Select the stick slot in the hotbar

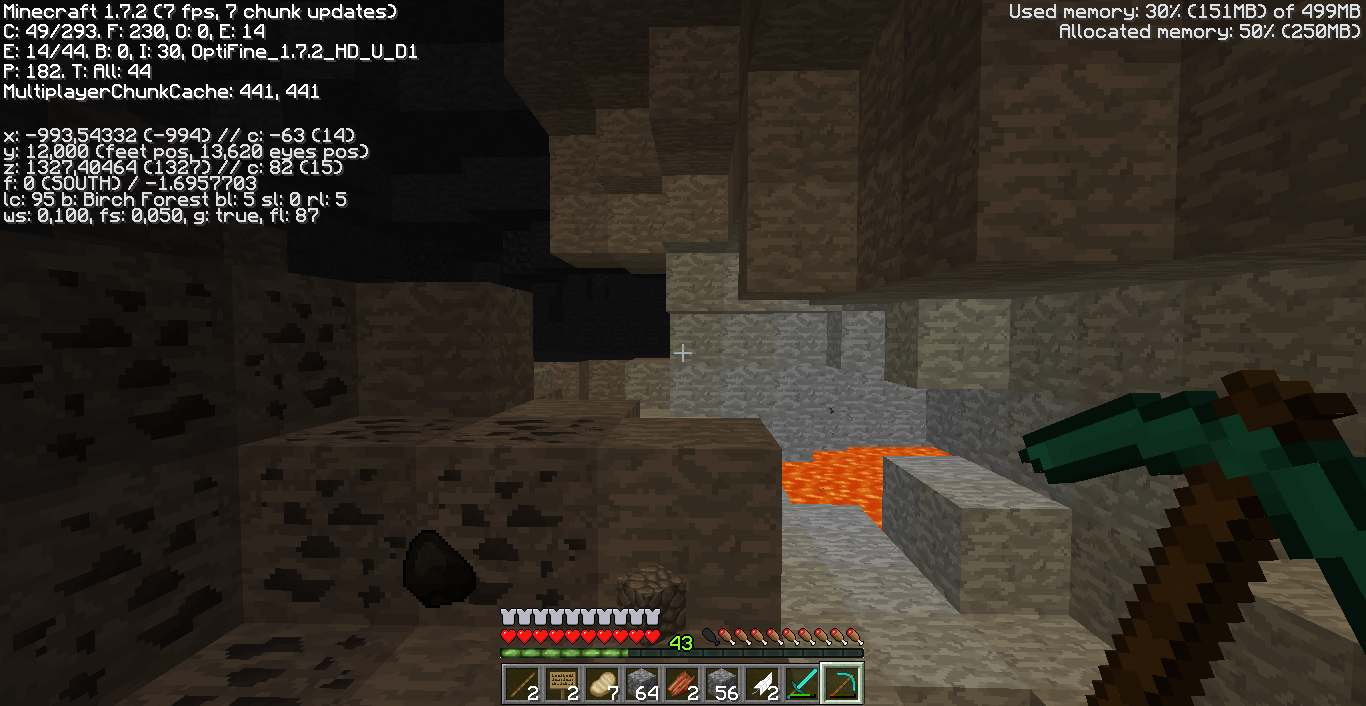click(522, 683)
